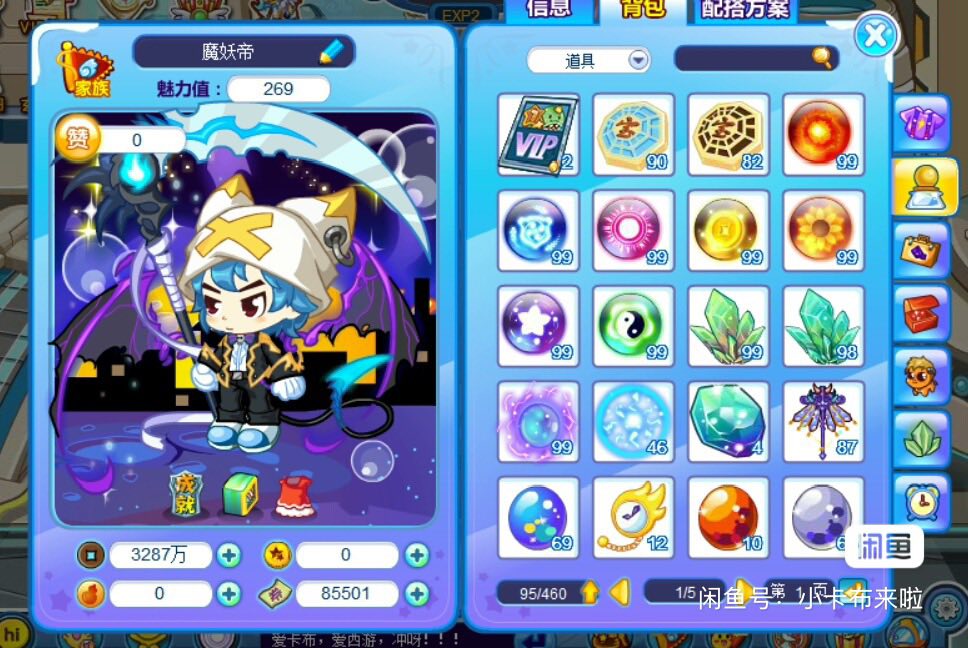Go to the previous backpack page
968x648 pixels.
[x=619, y=592]
